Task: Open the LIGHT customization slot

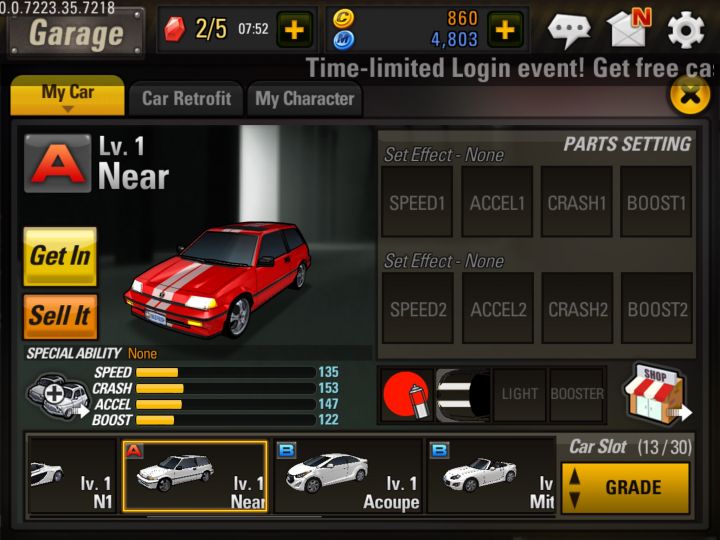Action: [519, 394]
